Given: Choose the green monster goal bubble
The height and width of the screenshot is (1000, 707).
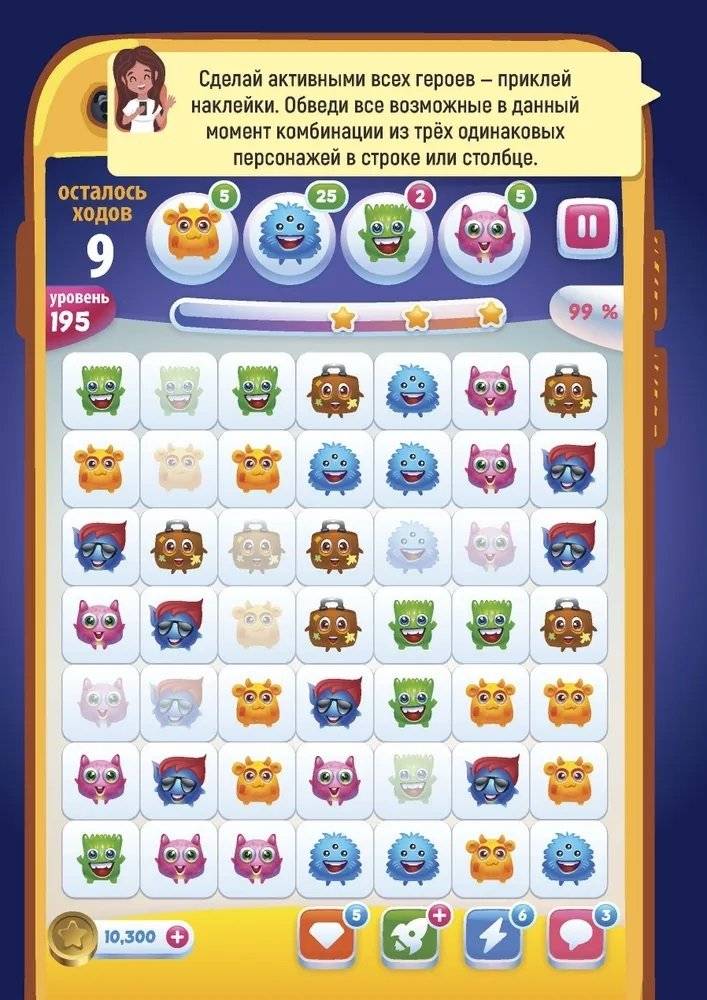Looking at the screenshot, I should 386,234.
